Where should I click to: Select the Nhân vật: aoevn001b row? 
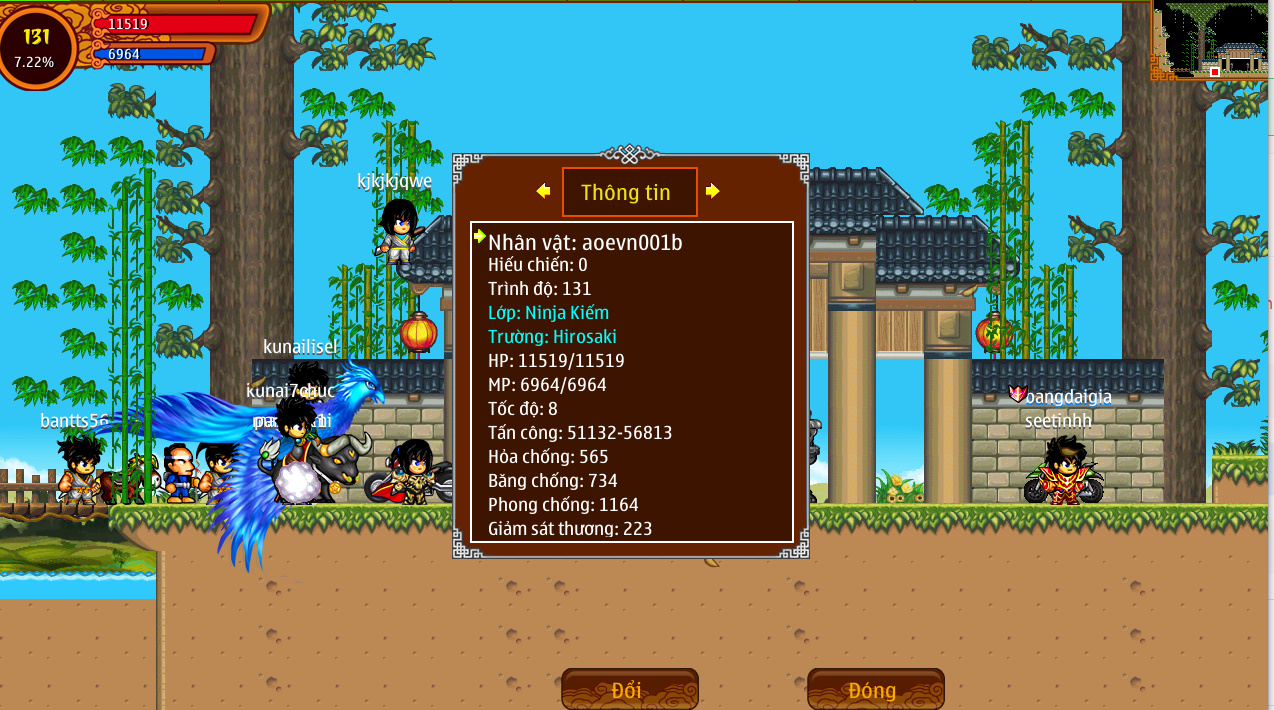coord(585,242)
